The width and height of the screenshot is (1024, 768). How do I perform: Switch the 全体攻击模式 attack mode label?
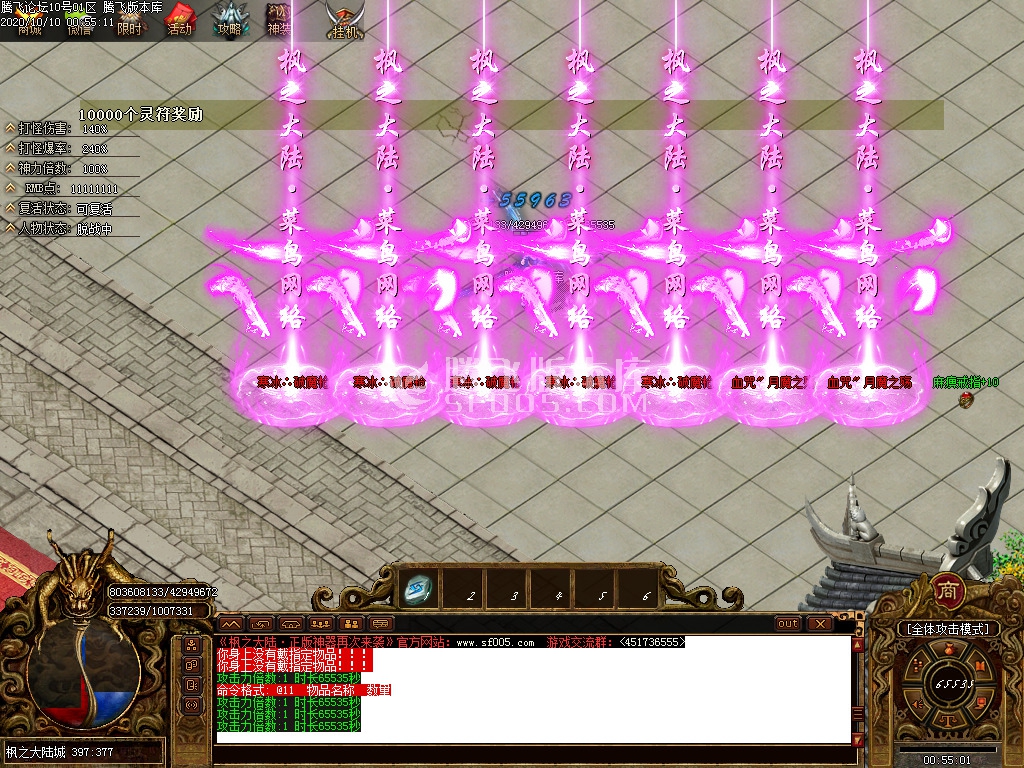946,629
